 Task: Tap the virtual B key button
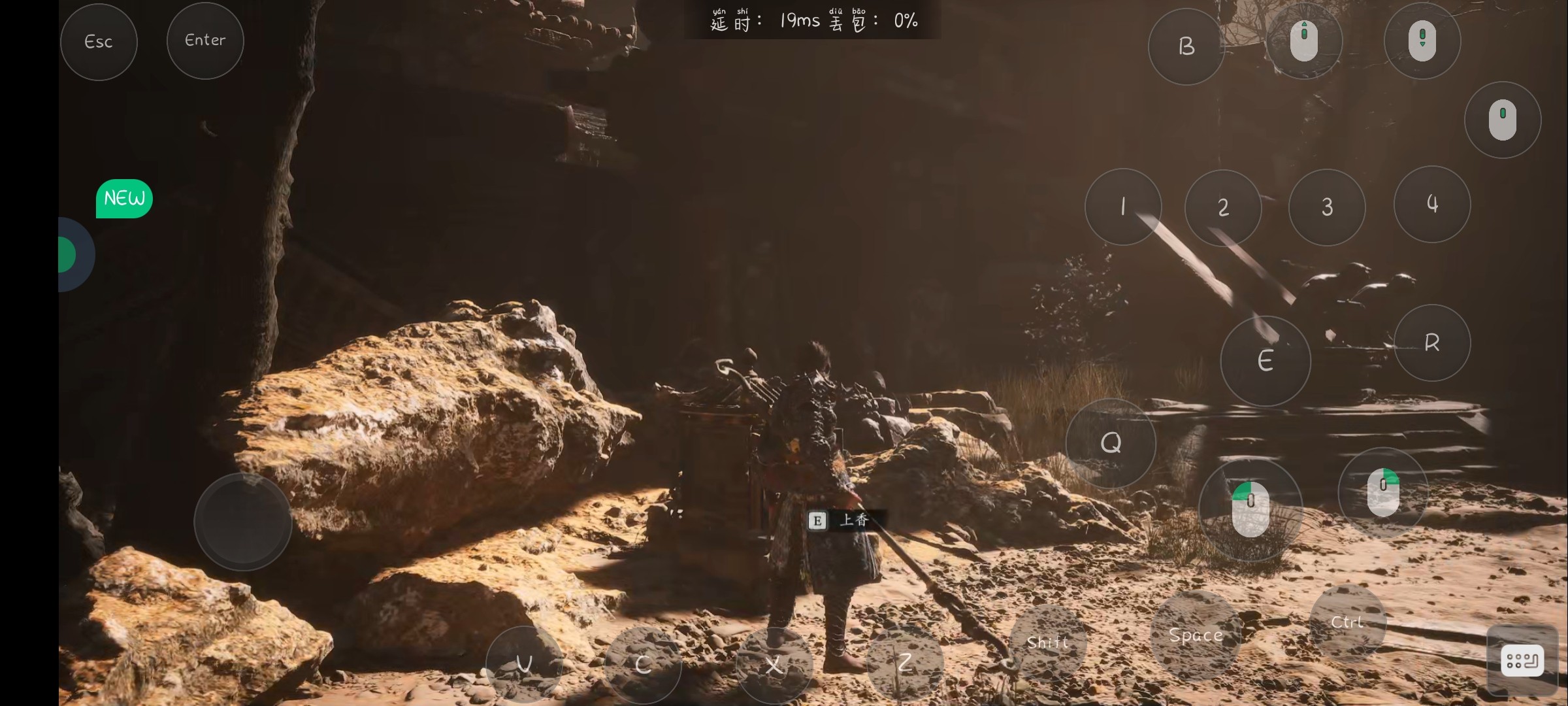tap(1186, 46)
